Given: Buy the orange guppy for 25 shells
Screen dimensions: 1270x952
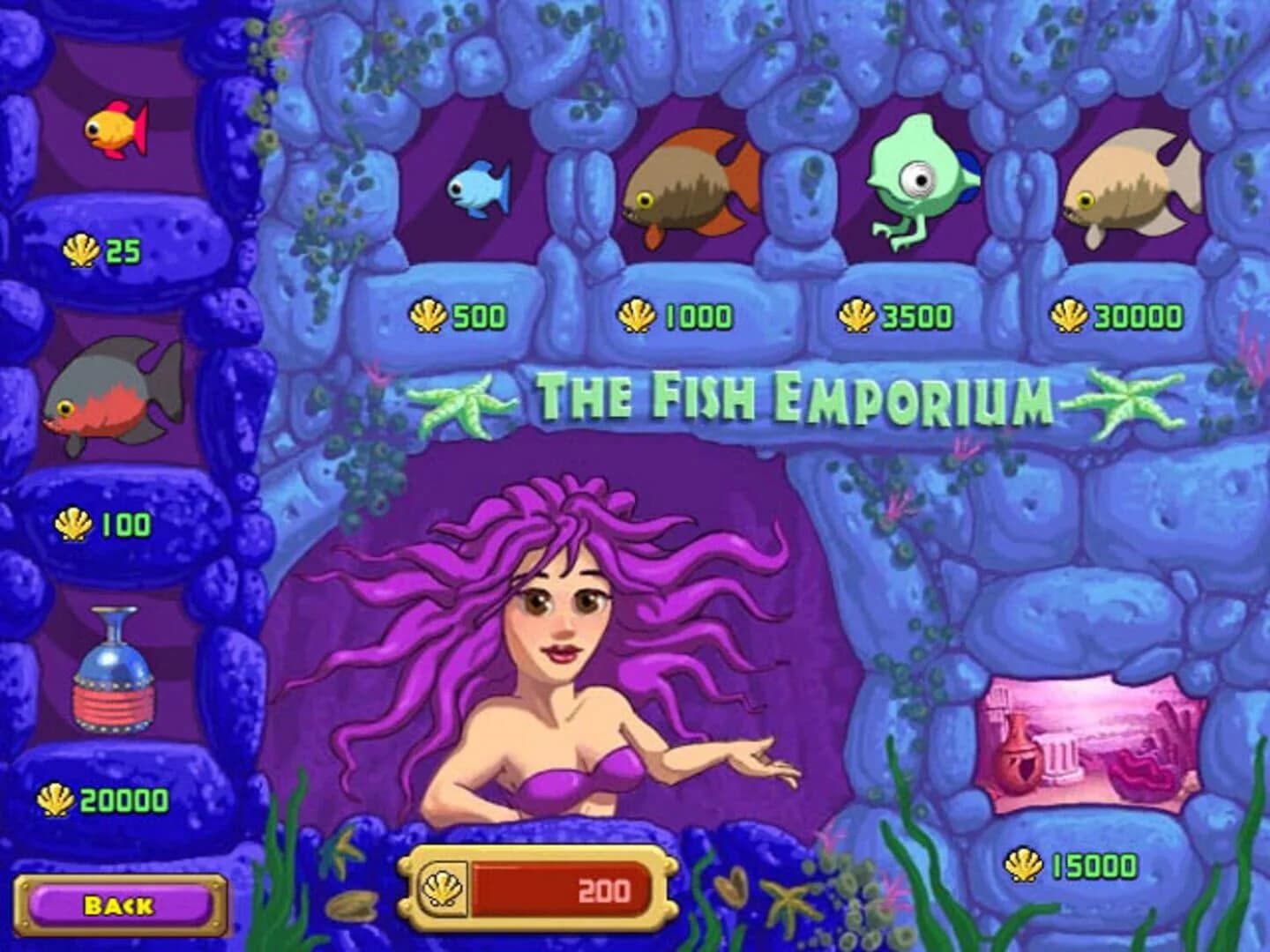Looking at the screenshot, I should pos(115,128).
